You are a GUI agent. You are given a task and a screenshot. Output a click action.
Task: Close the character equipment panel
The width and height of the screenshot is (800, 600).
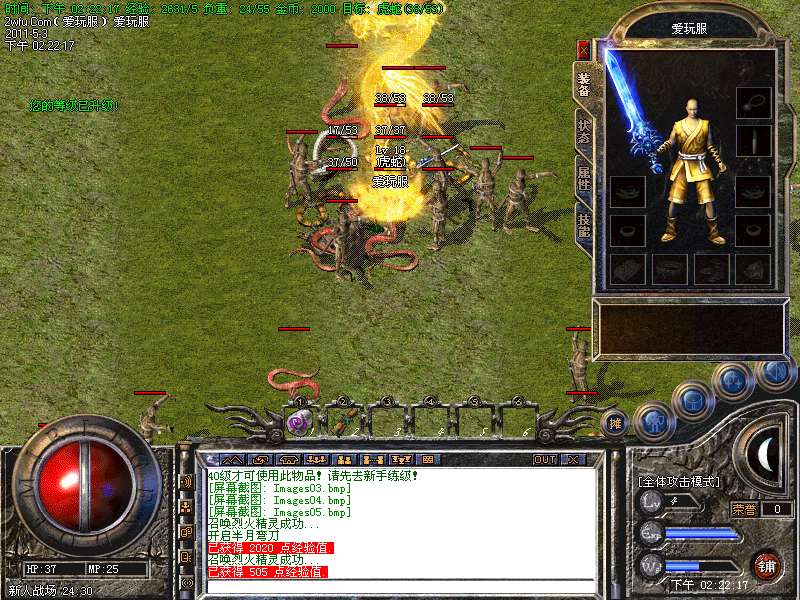coord(583,48)
